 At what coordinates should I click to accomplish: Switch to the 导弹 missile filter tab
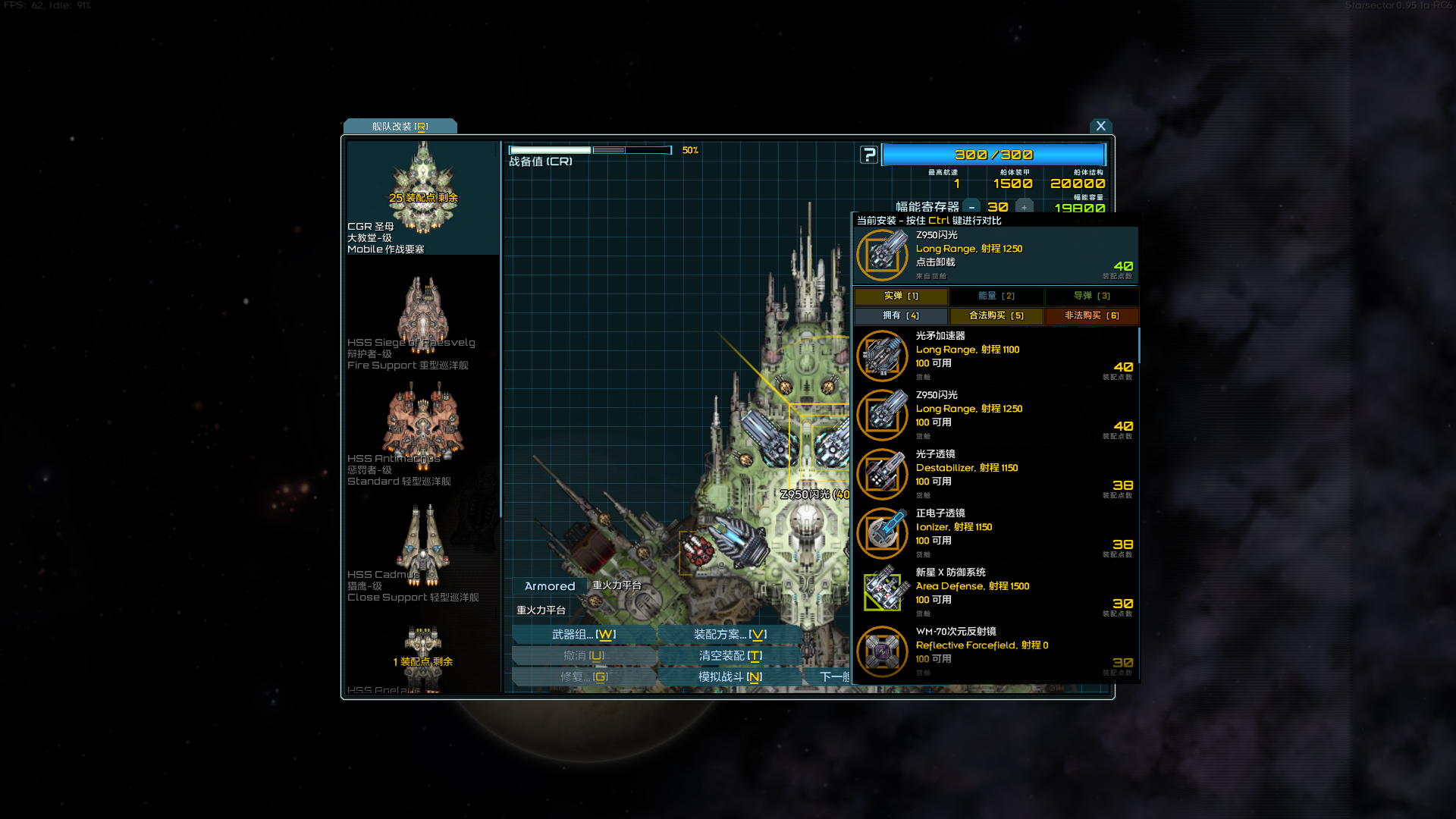[x=1091, y=296]
